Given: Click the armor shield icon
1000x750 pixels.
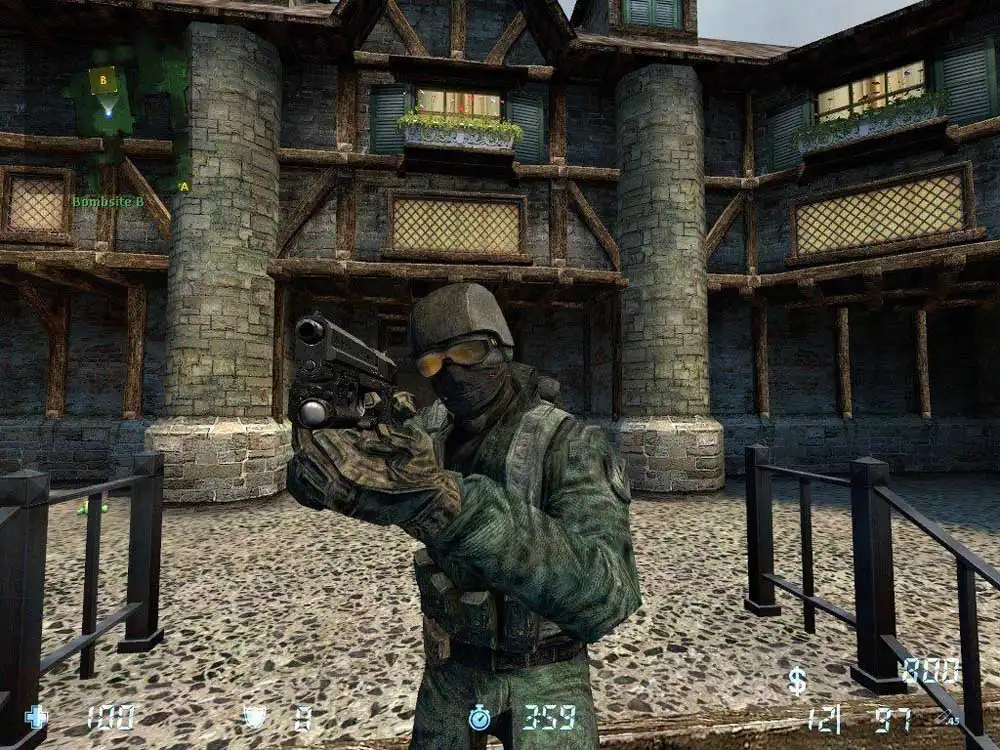Looking at the screenshot, I should (254, 717).
